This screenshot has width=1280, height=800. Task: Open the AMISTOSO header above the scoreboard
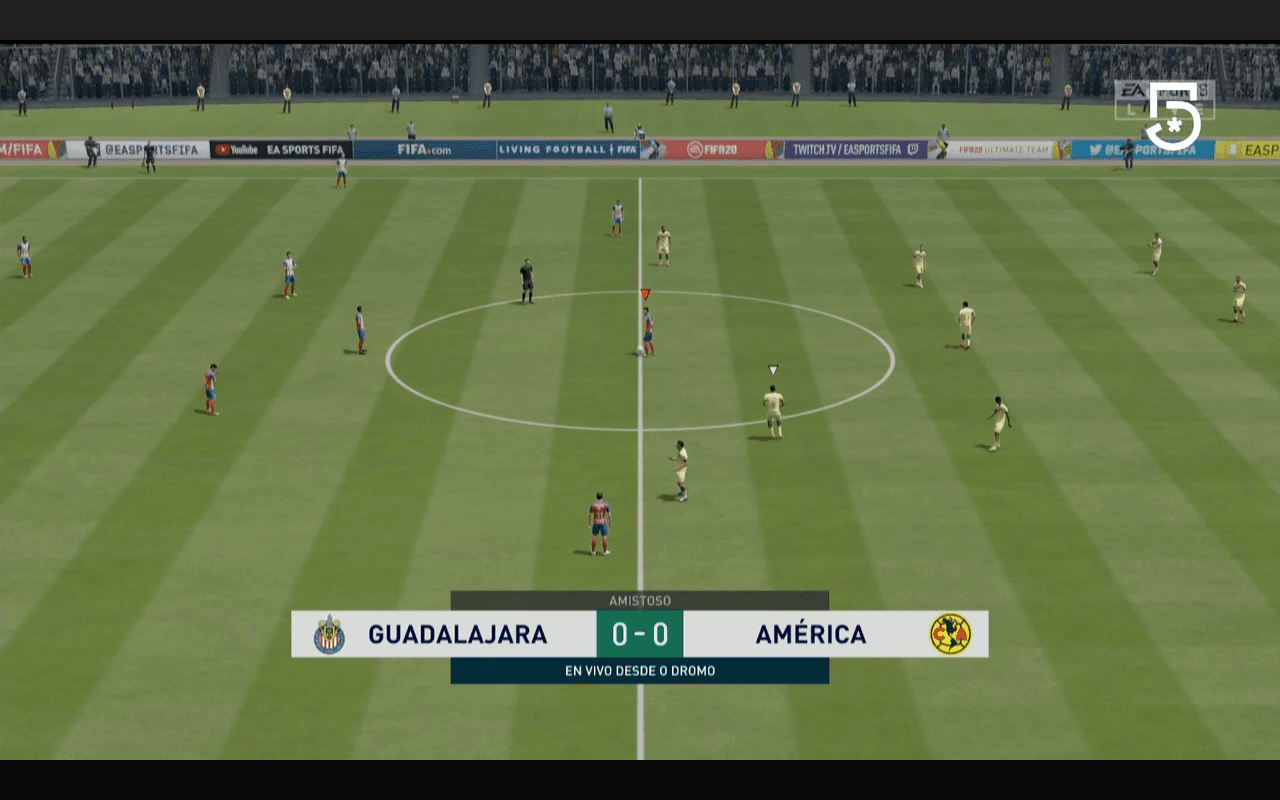point(641,599)
